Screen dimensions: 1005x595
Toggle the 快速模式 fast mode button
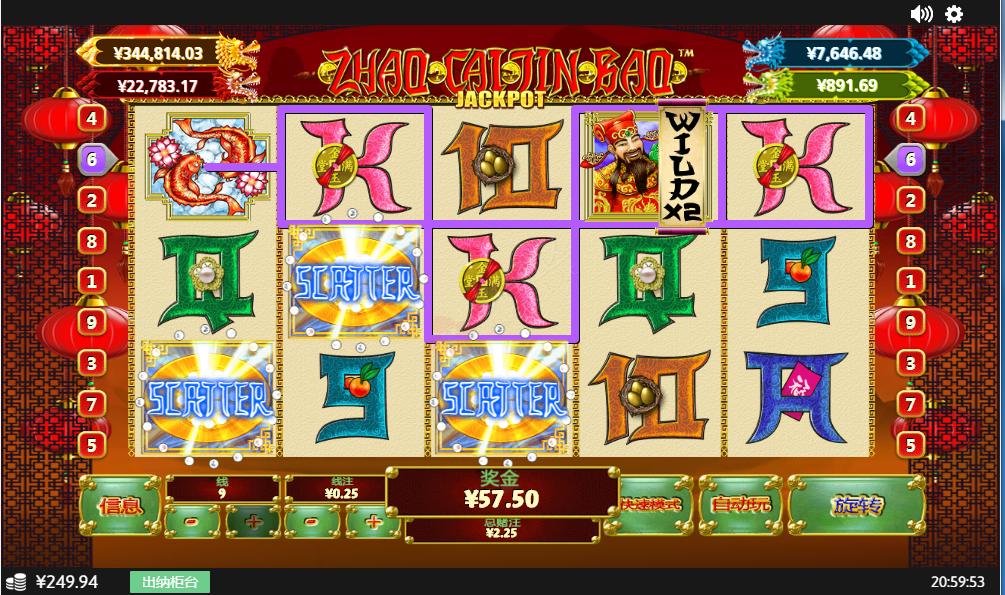click(655, 504)
